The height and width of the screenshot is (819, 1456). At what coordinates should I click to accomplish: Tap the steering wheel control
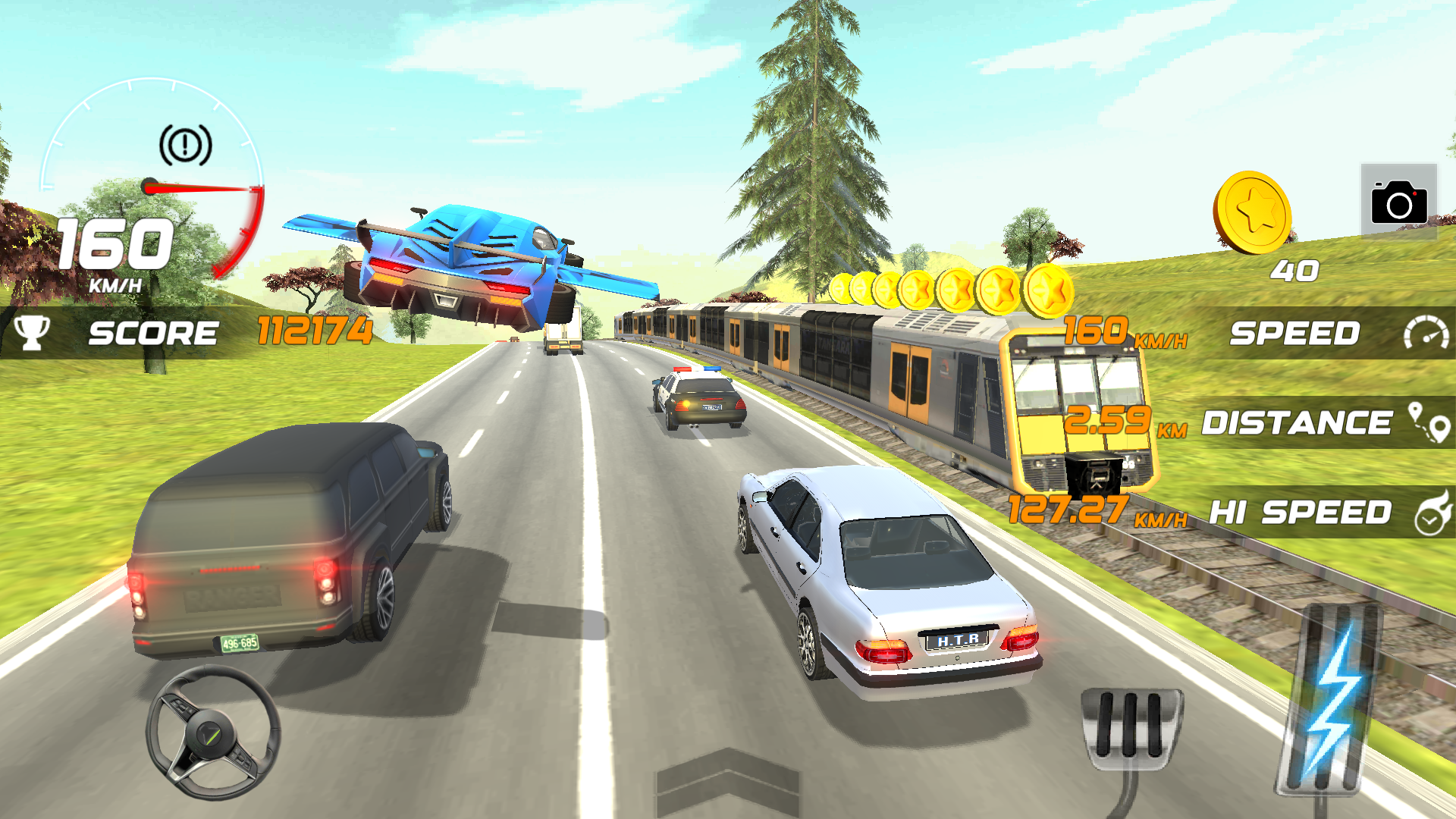pyautogui.click(x=213, y=732)
